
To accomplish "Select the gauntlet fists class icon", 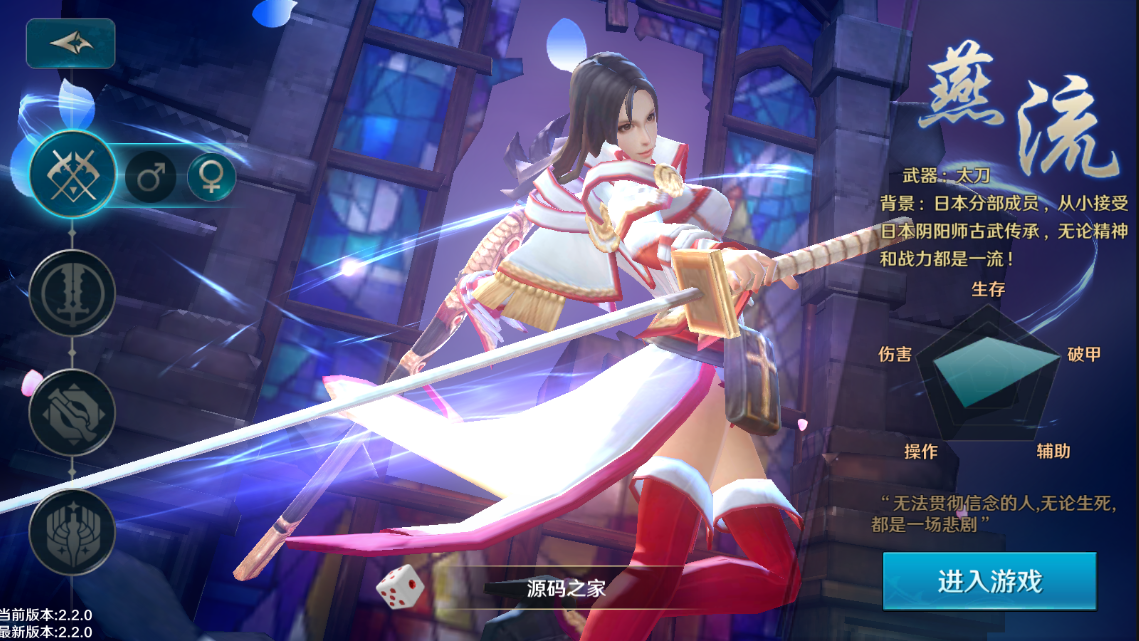I will (x=72, y=412).
